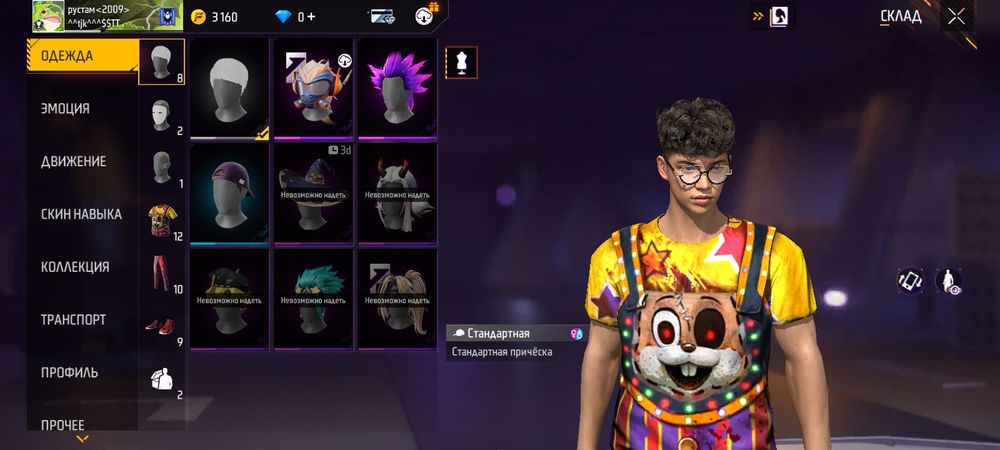Screen dimensions: 1000x450
Task: Add diamonds via the plus button
Action: point(311,17)
